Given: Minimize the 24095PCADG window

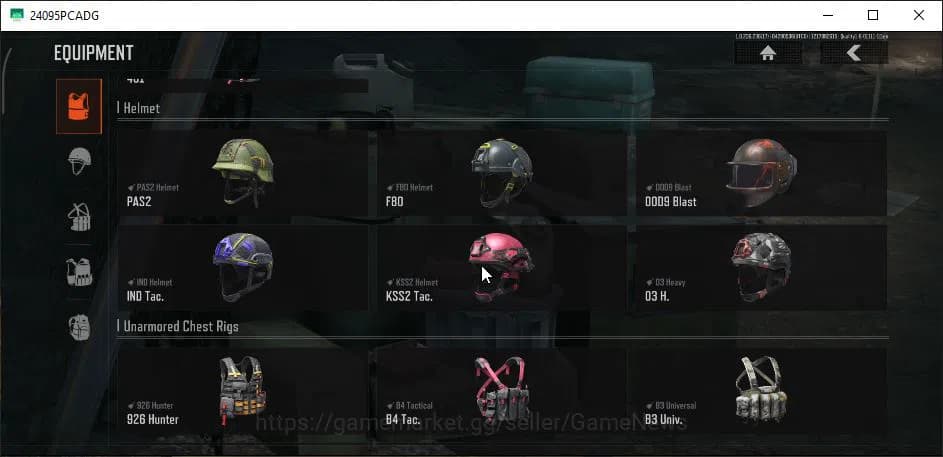Looking at the screenshot, I should 828,15.
